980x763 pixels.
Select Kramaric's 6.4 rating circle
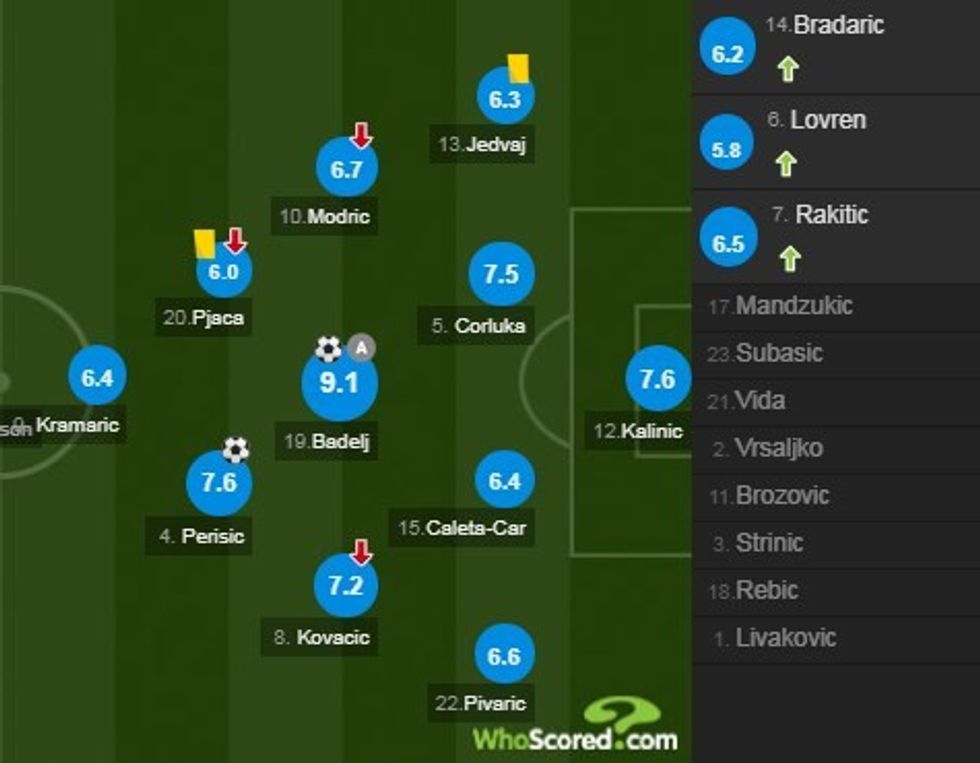97,378
